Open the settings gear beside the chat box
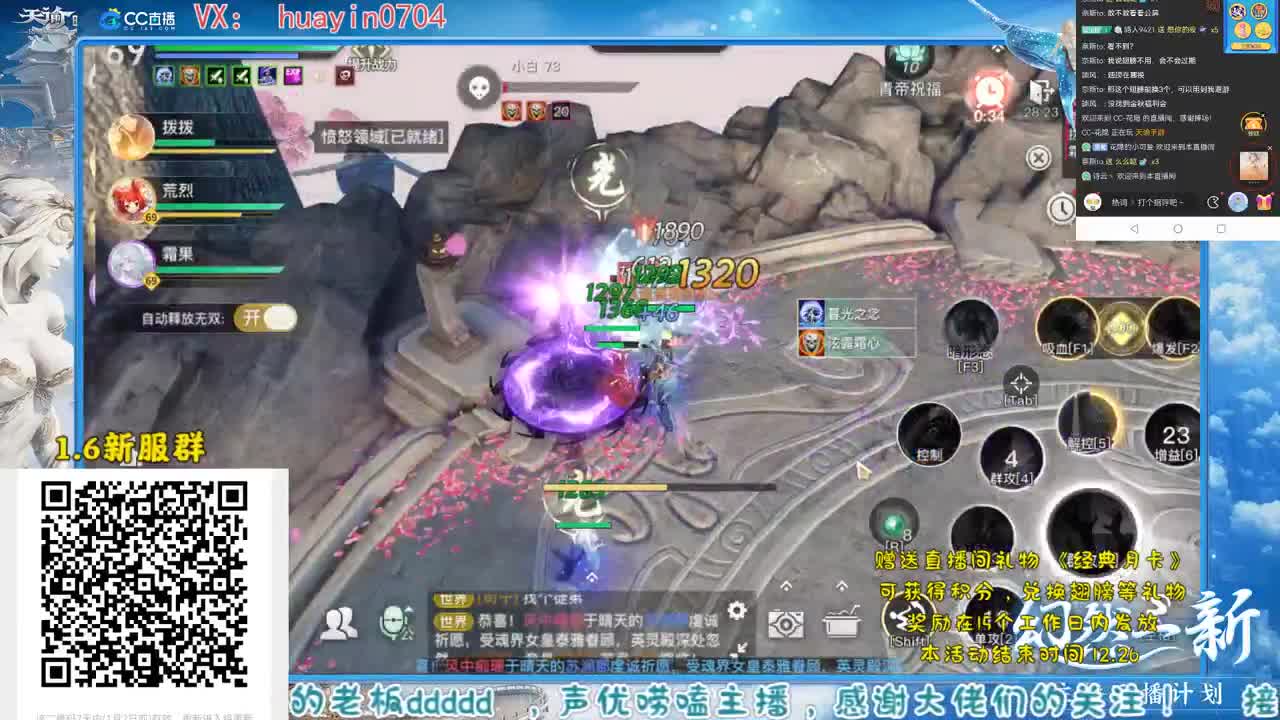Viewport: 1280px width, 720px height. click(x=735, y=609)
